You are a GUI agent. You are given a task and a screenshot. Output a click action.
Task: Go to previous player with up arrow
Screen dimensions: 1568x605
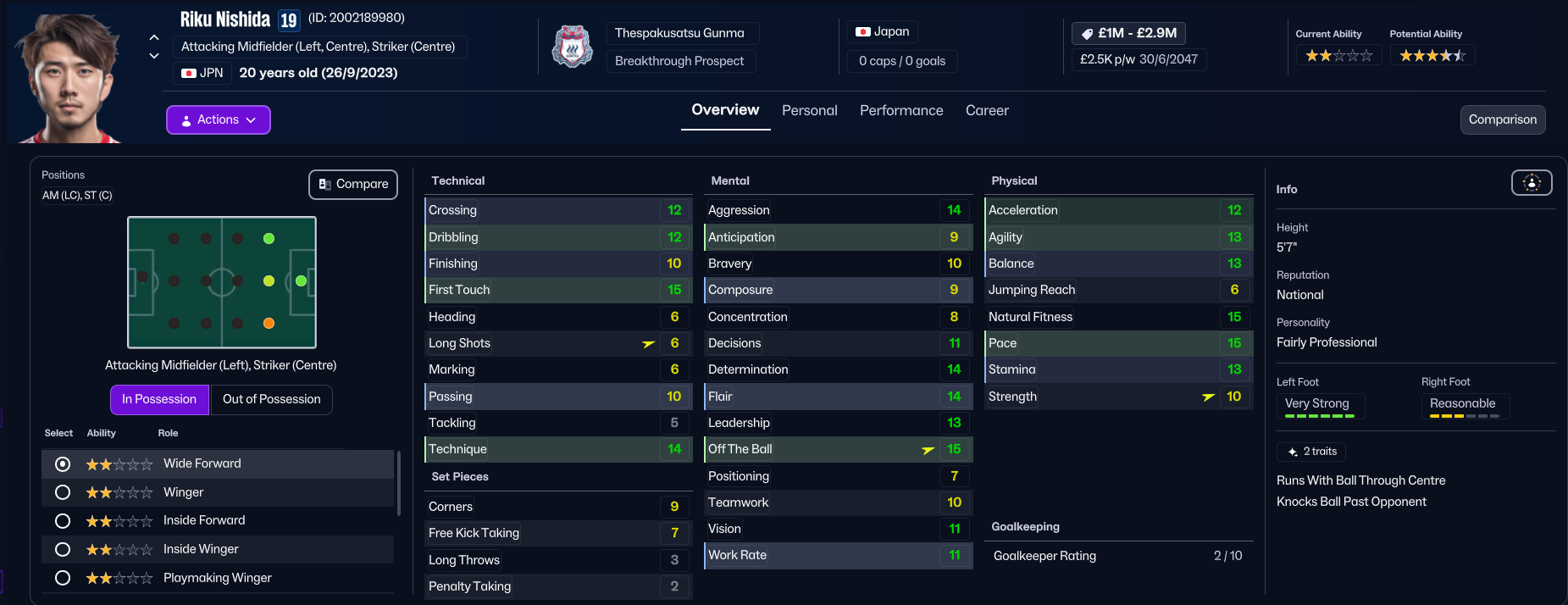pos(154,37)
